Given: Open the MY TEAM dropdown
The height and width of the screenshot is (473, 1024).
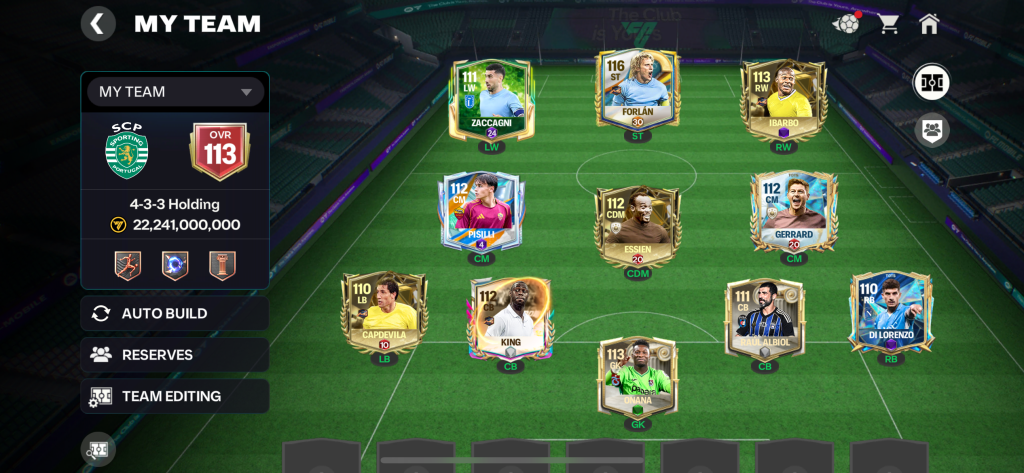Looking at the screenshot, I should (175, 92).
